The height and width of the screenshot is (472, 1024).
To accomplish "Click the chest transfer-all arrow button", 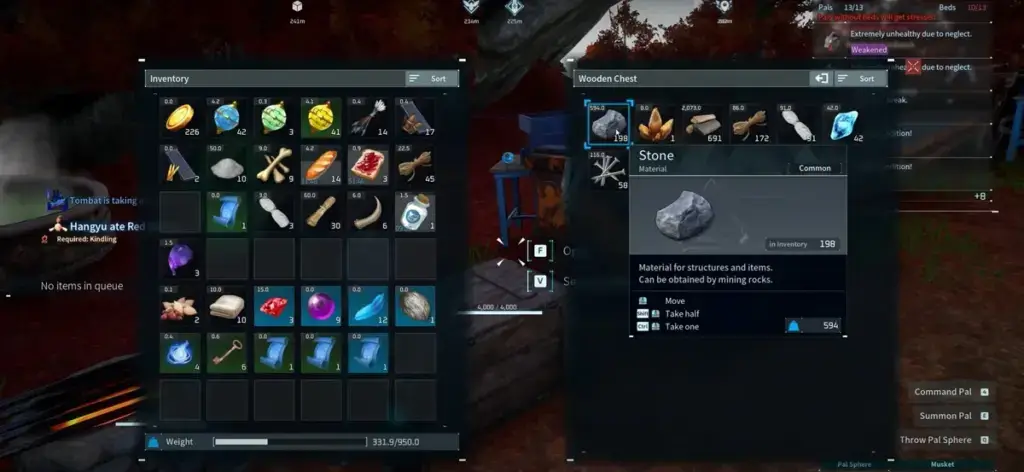I will (821, 78).
